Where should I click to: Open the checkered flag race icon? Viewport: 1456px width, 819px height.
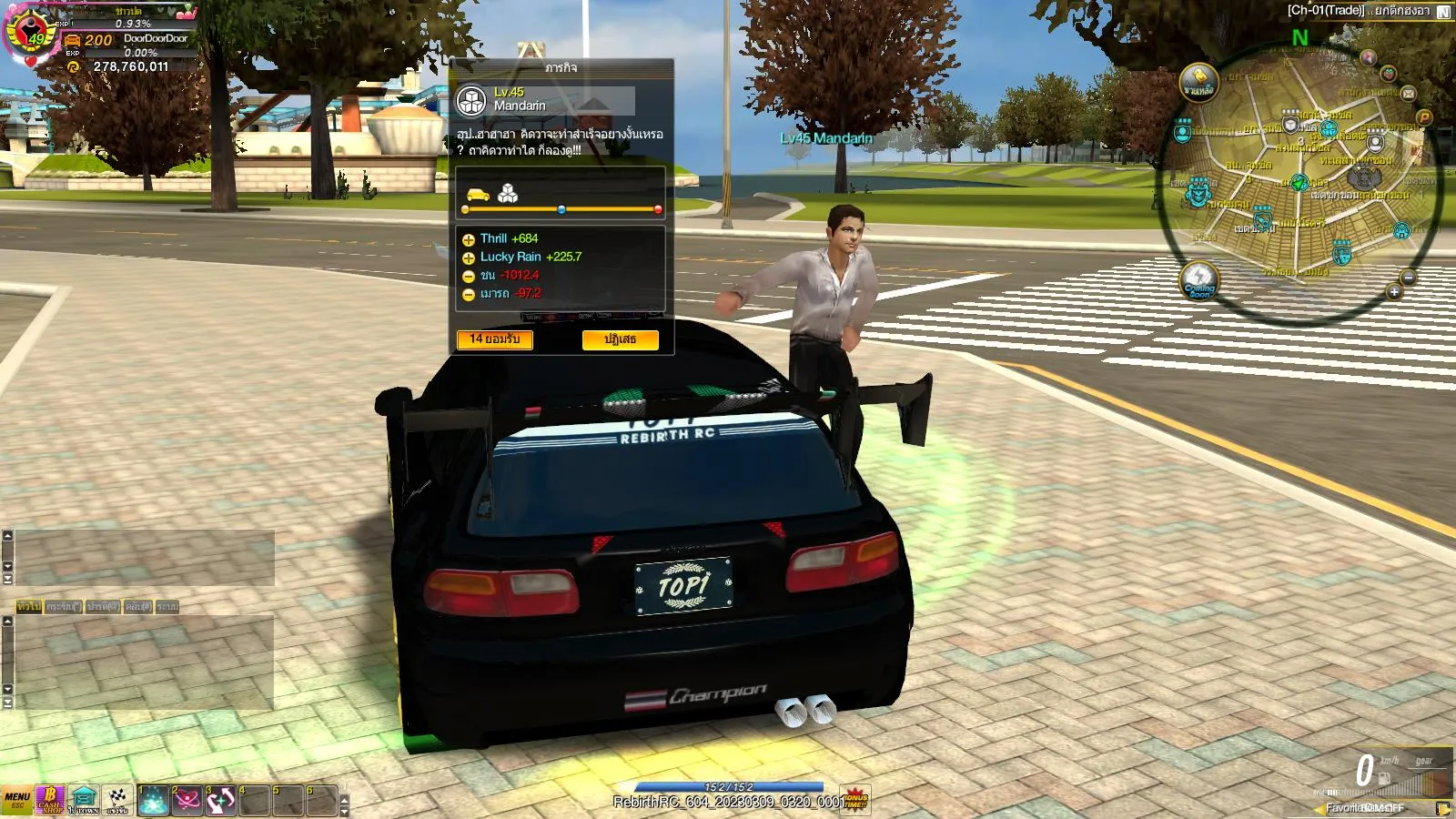(x=117, y=799)
